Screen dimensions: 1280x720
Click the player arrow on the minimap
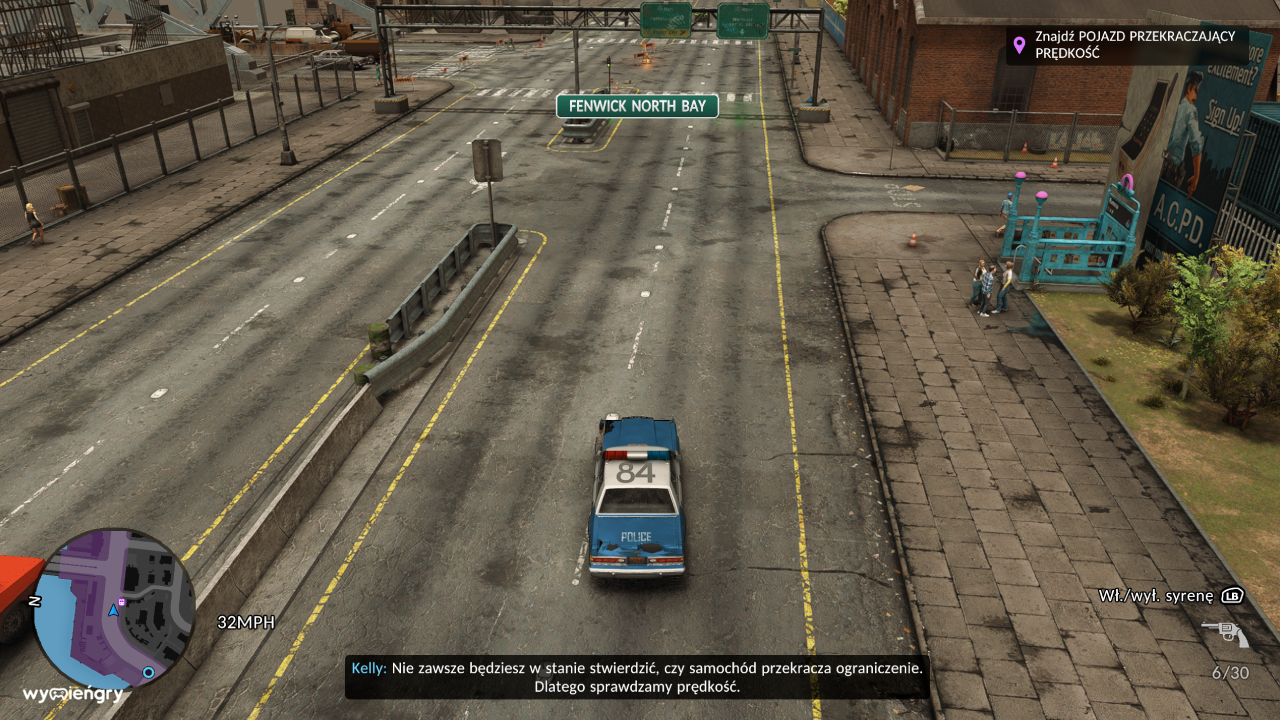(114, 612)
